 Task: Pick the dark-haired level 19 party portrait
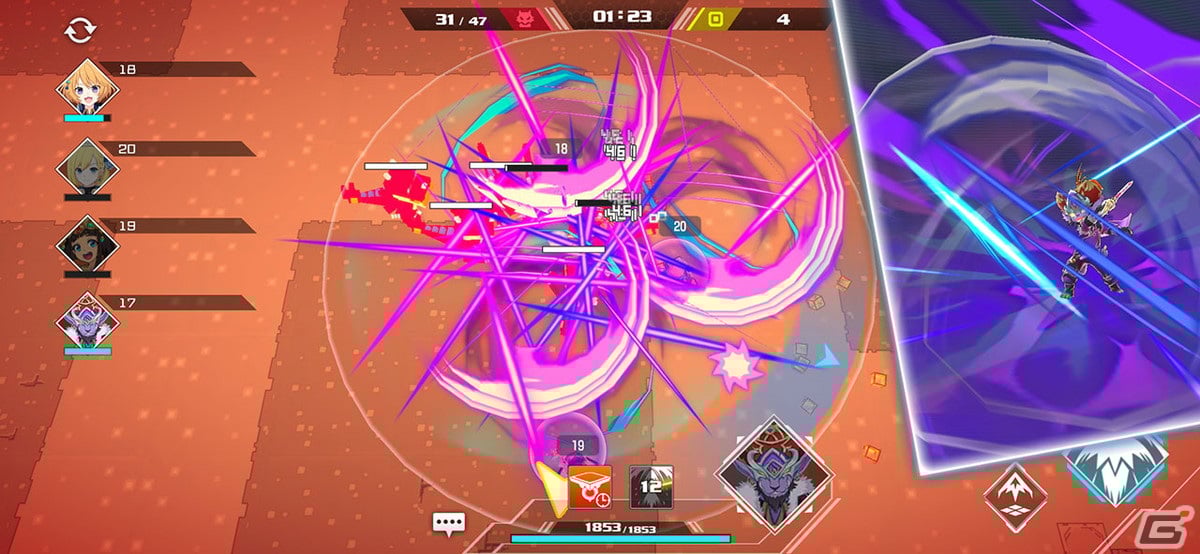tap(86, 244)
